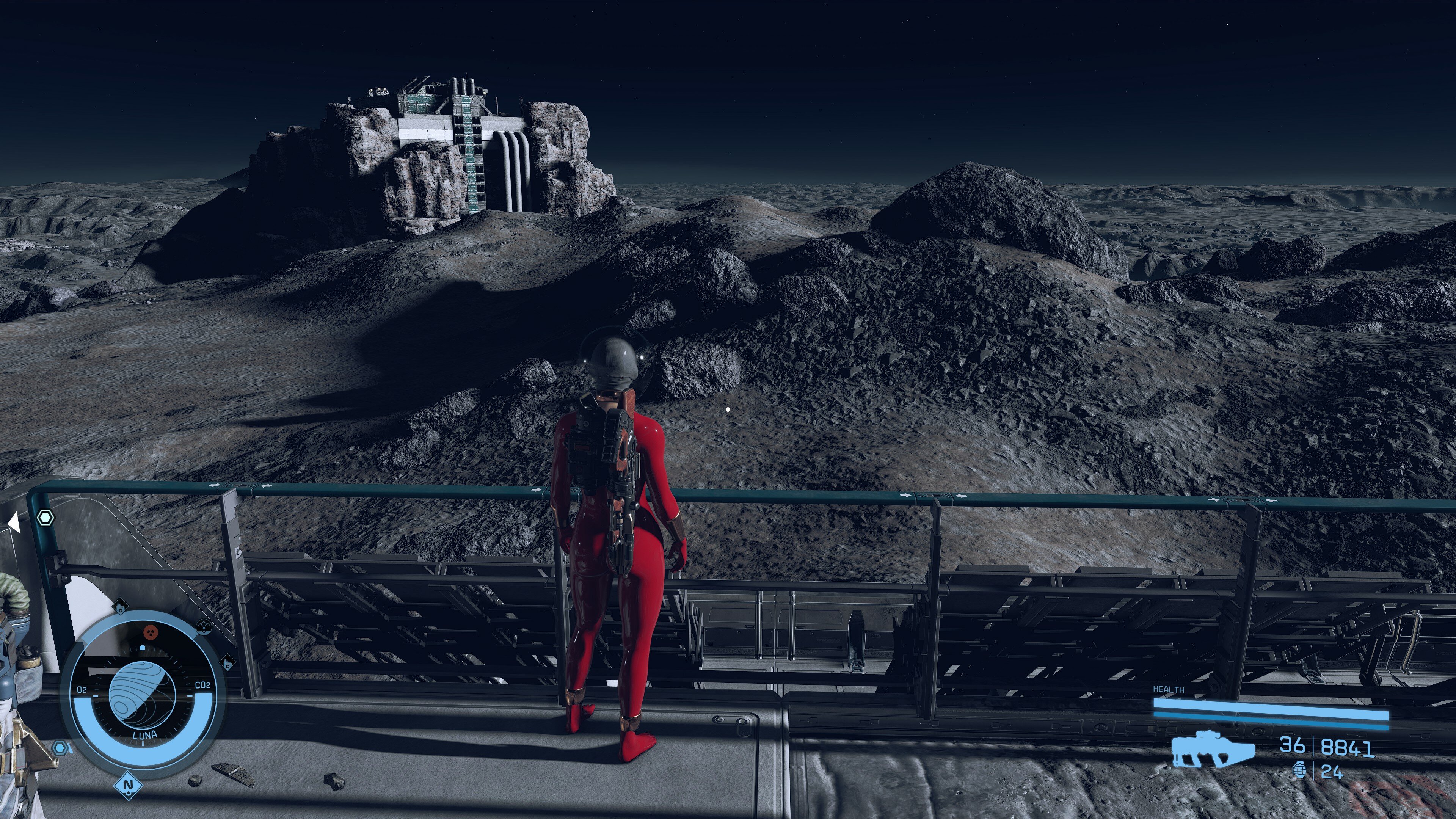This screenshot has width=1456, height=819.
Task: Click the N north marker below the compass
Action: coord(128,786)
